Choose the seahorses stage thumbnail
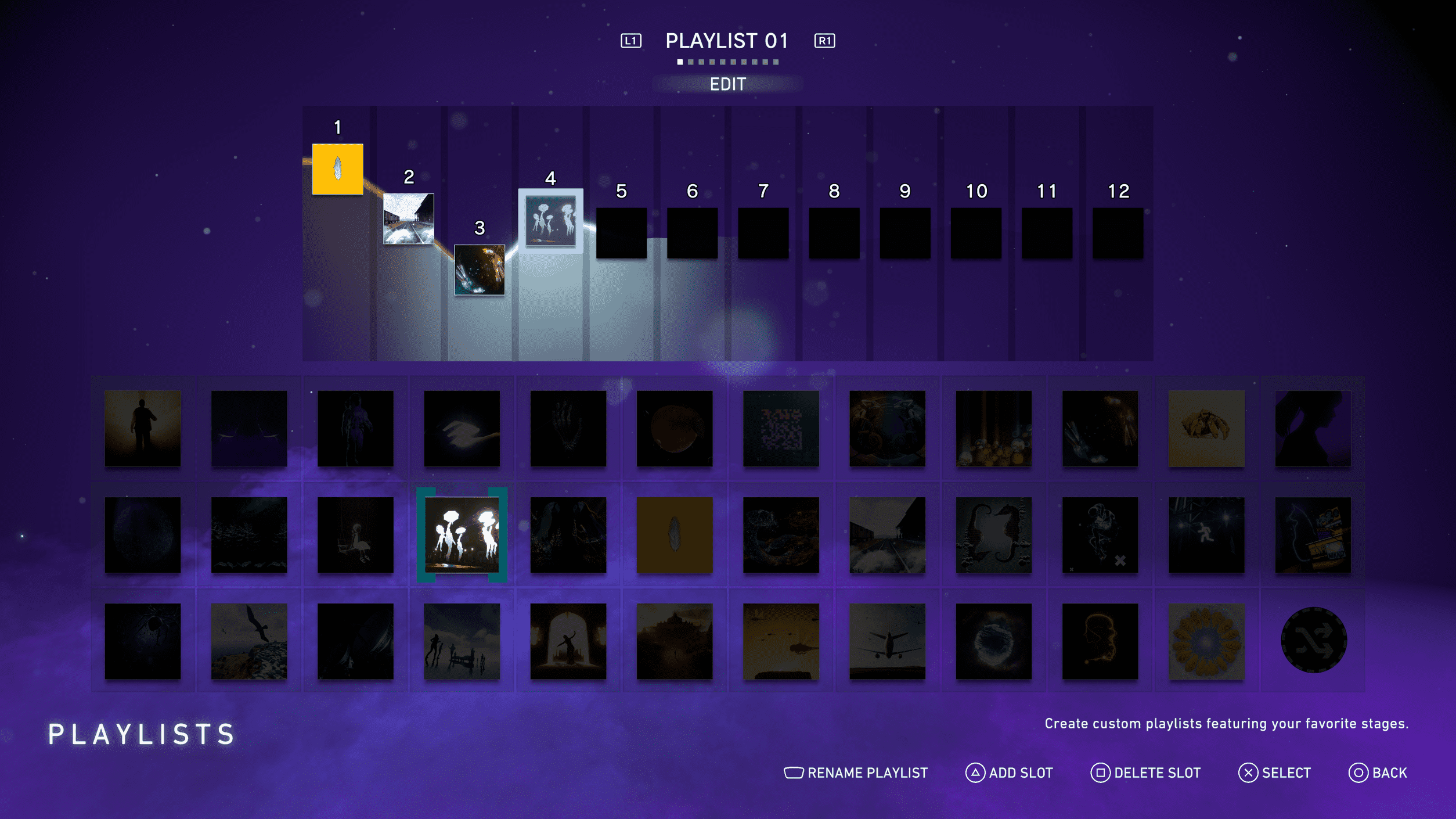Viewport: 1456px width, 819px height. 993,535
